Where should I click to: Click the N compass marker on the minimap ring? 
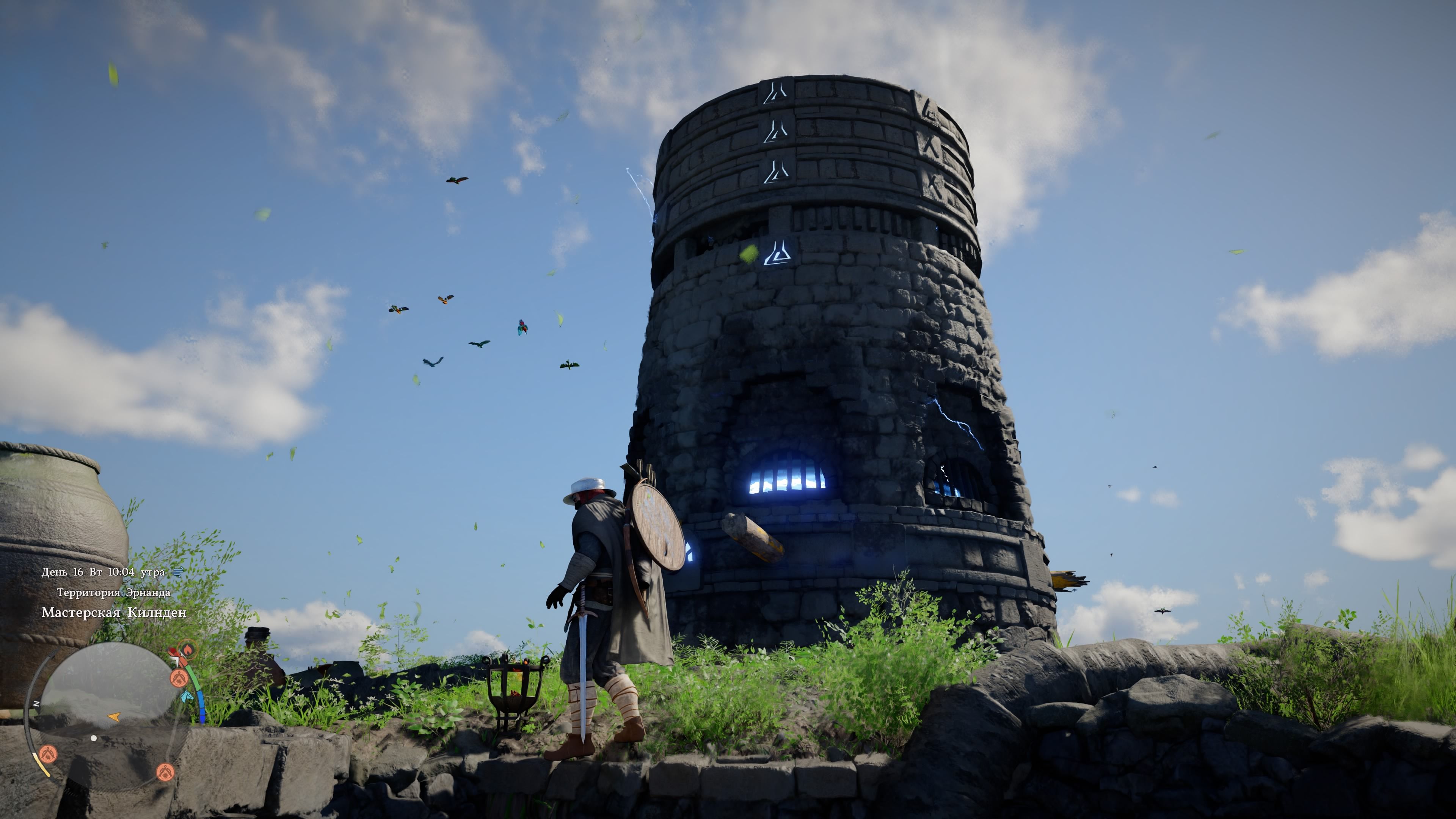[36, 704]
